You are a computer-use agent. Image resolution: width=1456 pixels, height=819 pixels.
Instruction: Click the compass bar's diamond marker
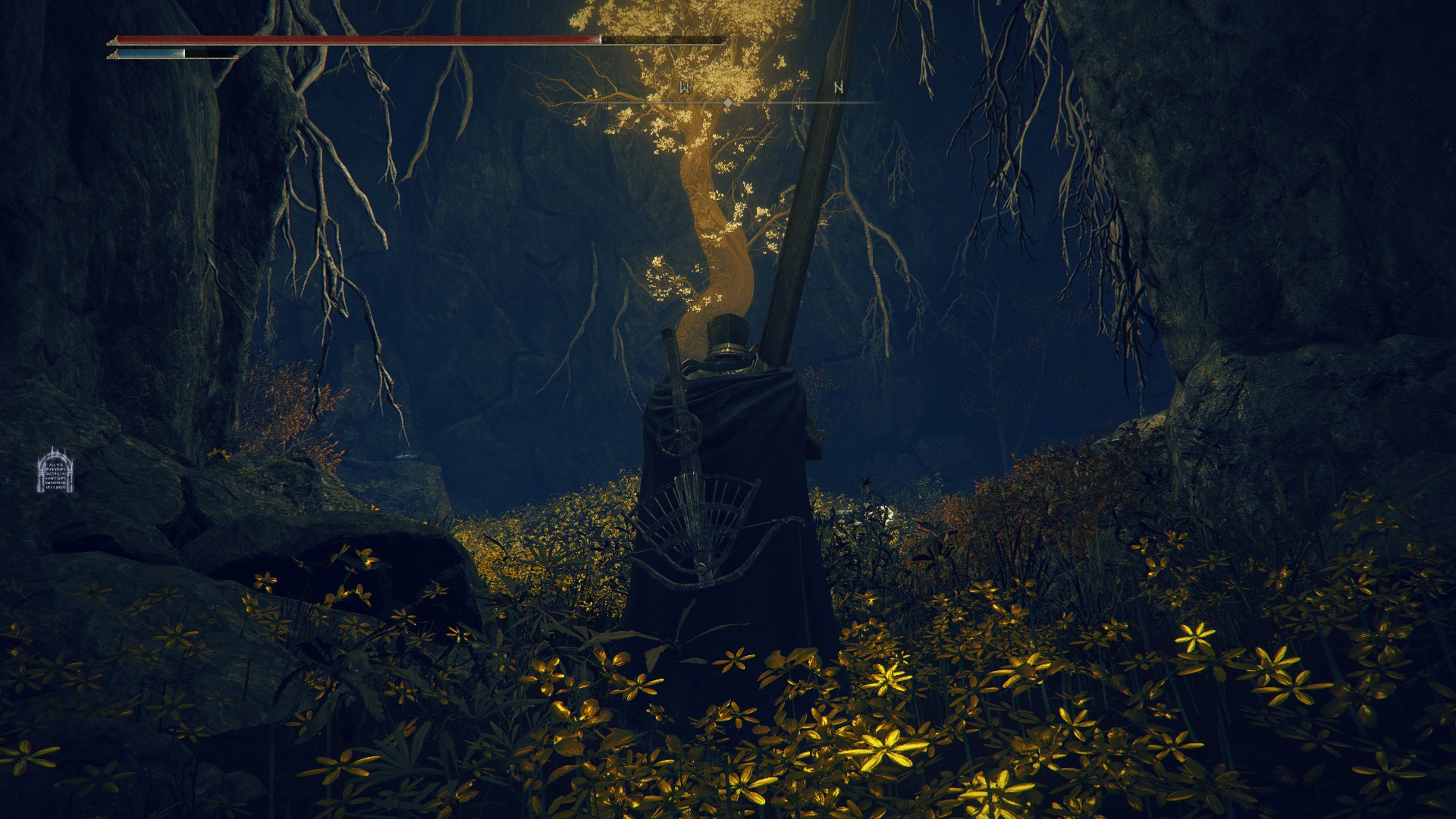(x=728, y=102)
